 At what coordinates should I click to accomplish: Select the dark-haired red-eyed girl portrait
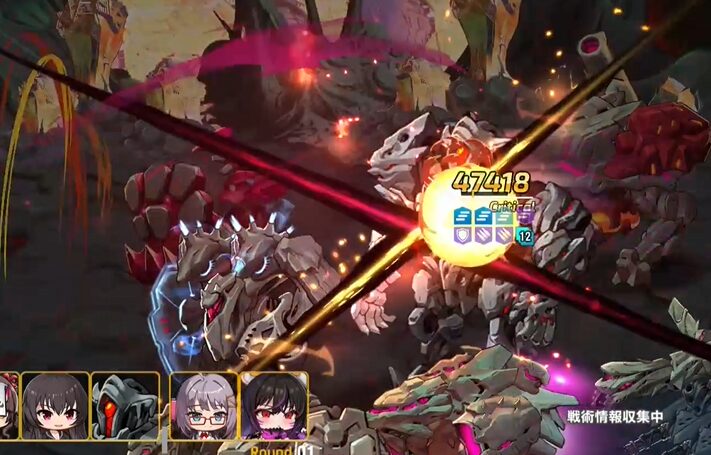click(55, 406)
